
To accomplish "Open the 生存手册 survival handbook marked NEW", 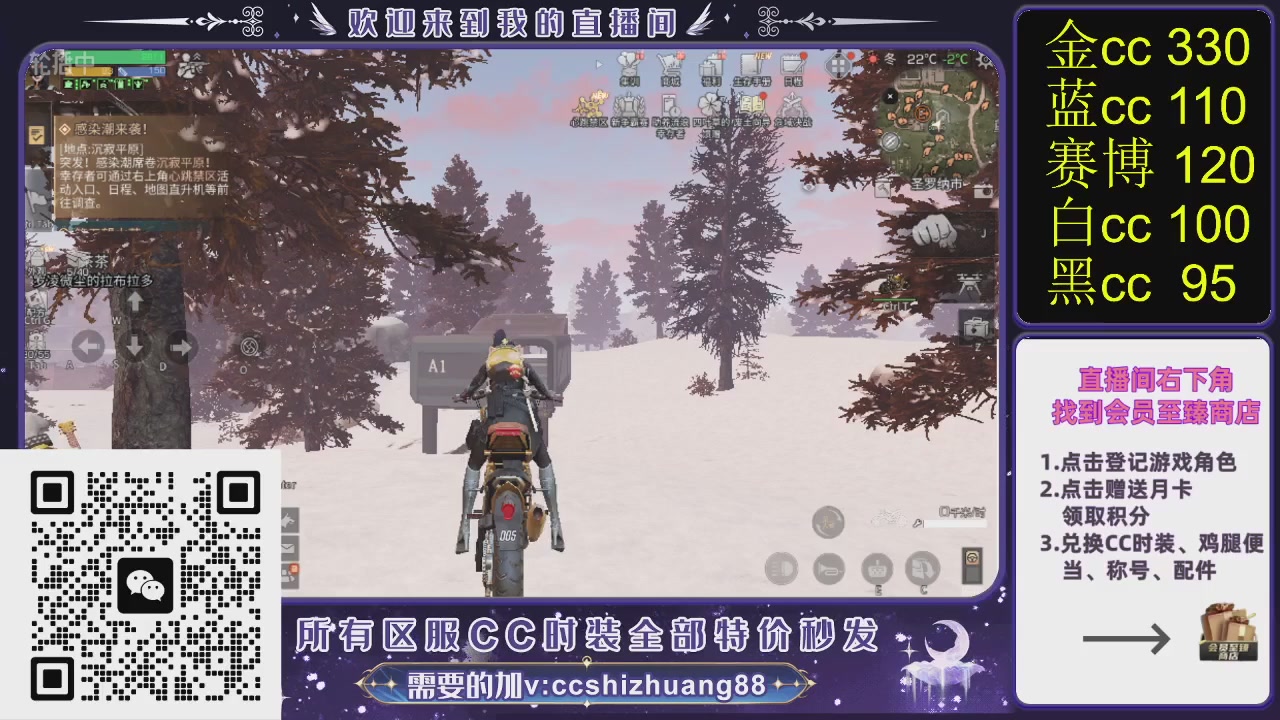I will [x=752, y=66].
